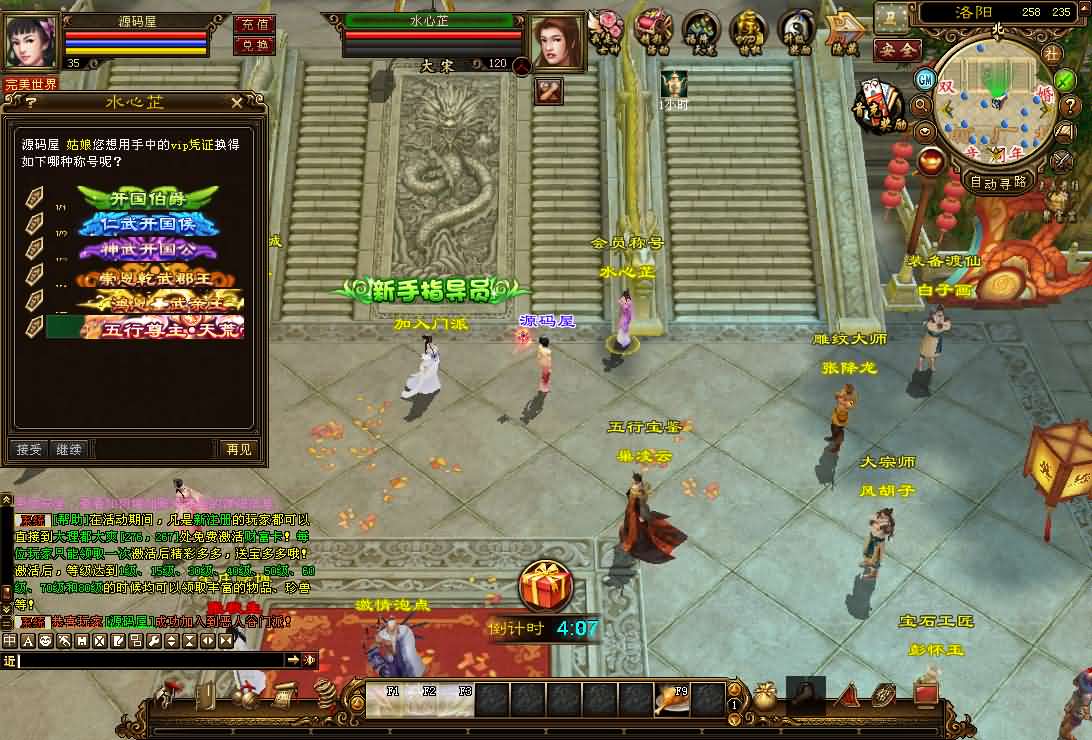Image resolution: width=1092 pixels, height=740 pixels.
Task: Toggle the 安全 safe mode button
Action: (x=896, y=49)
